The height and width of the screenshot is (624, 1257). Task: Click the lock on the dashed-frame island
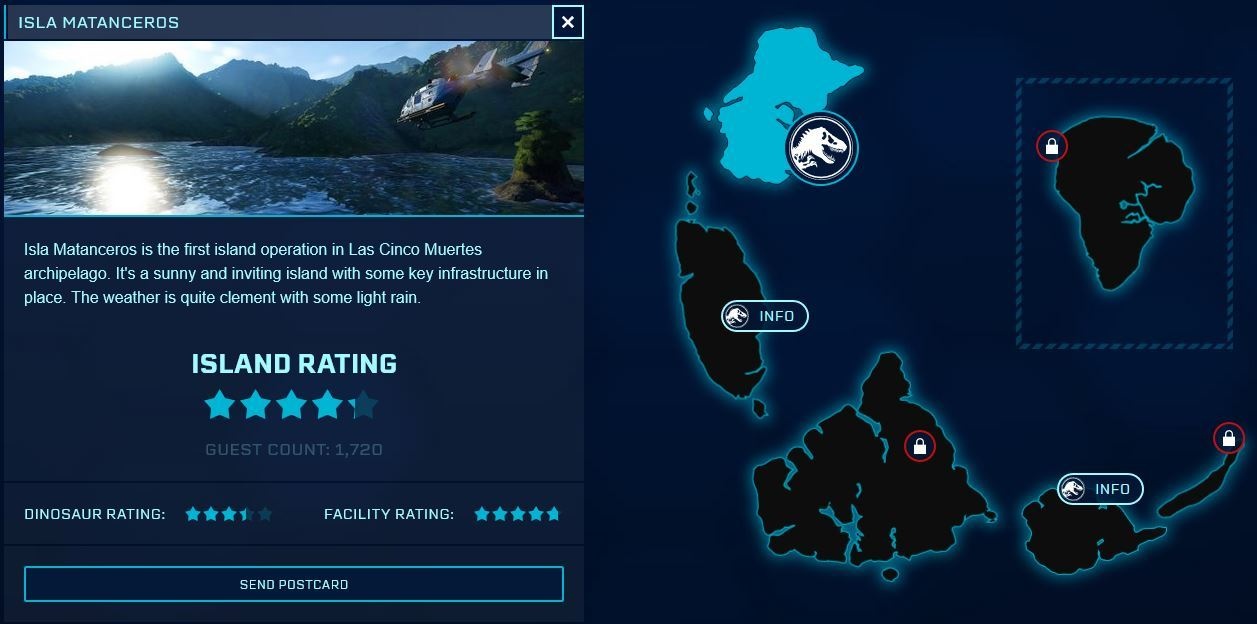pyautogui.click(x=1052, y=146)
